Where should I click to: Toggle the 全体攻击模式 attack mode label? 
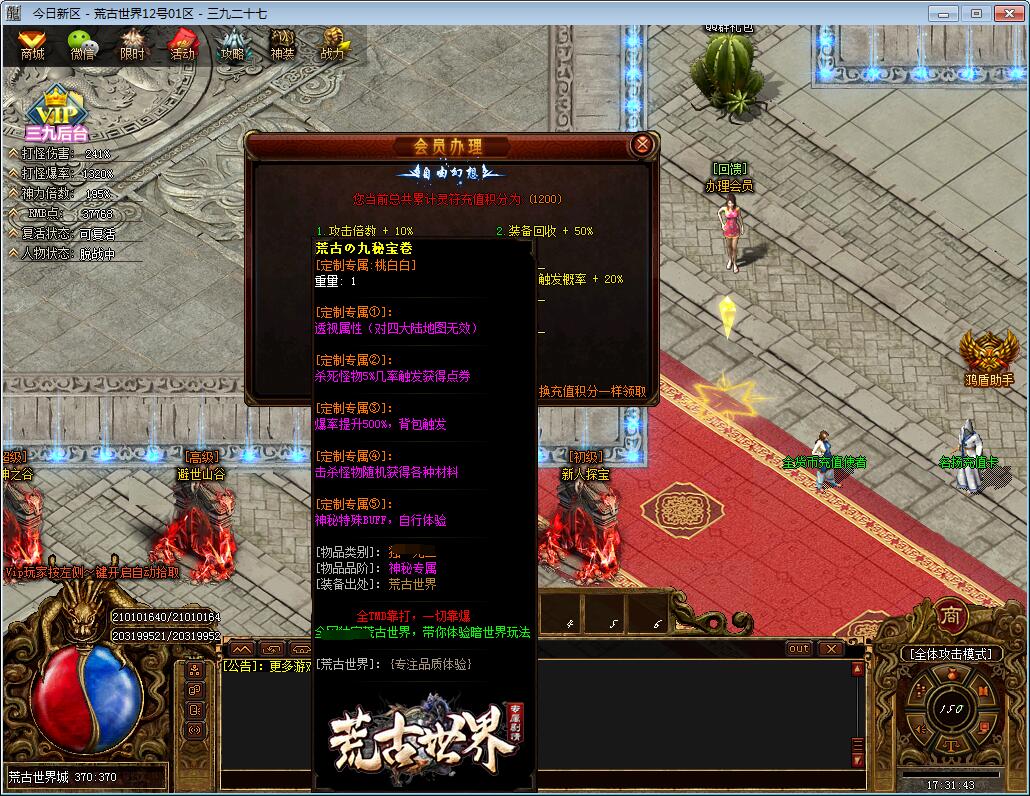(951, 654)
